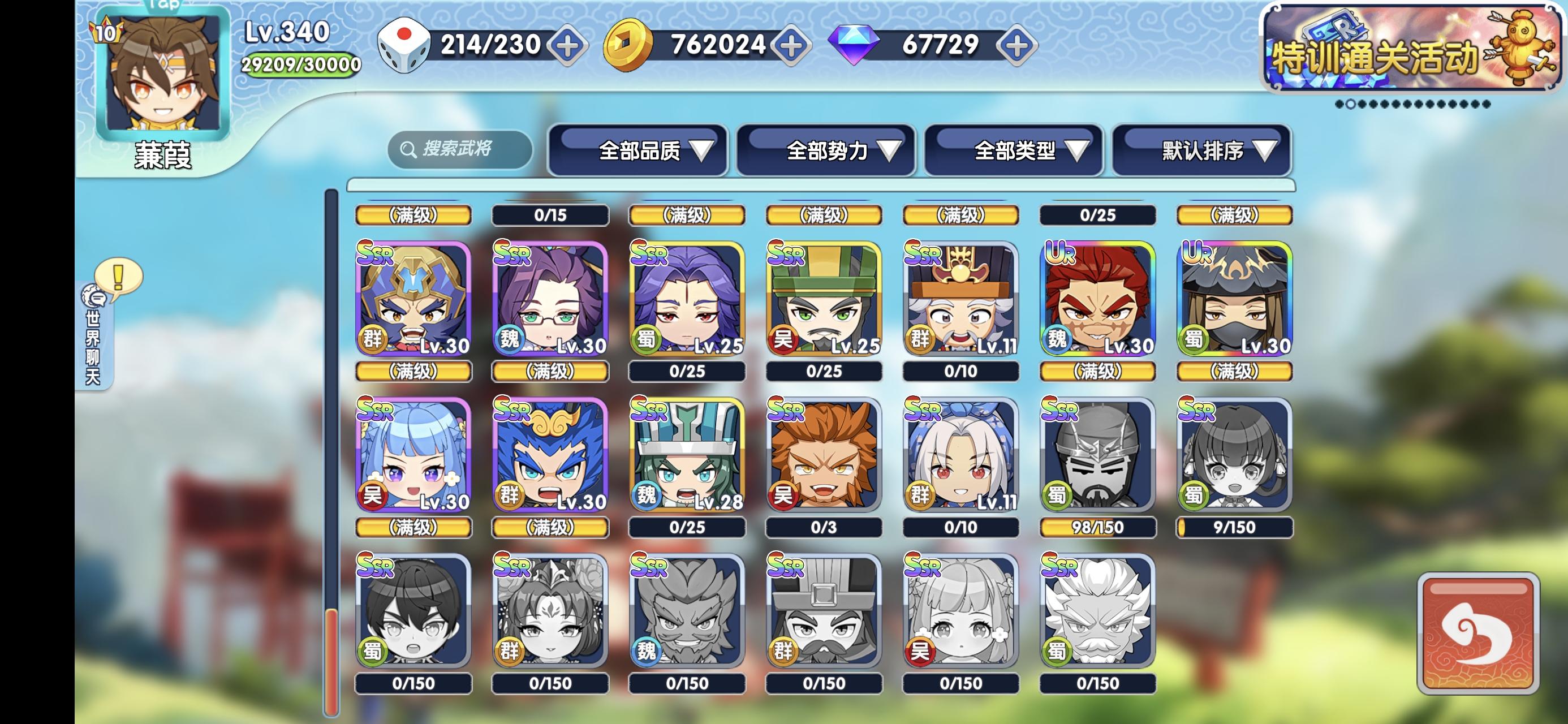Click the search magnifier in 搜索武将 field
This screenshot has height=724, width=1568.
[407, 149]
